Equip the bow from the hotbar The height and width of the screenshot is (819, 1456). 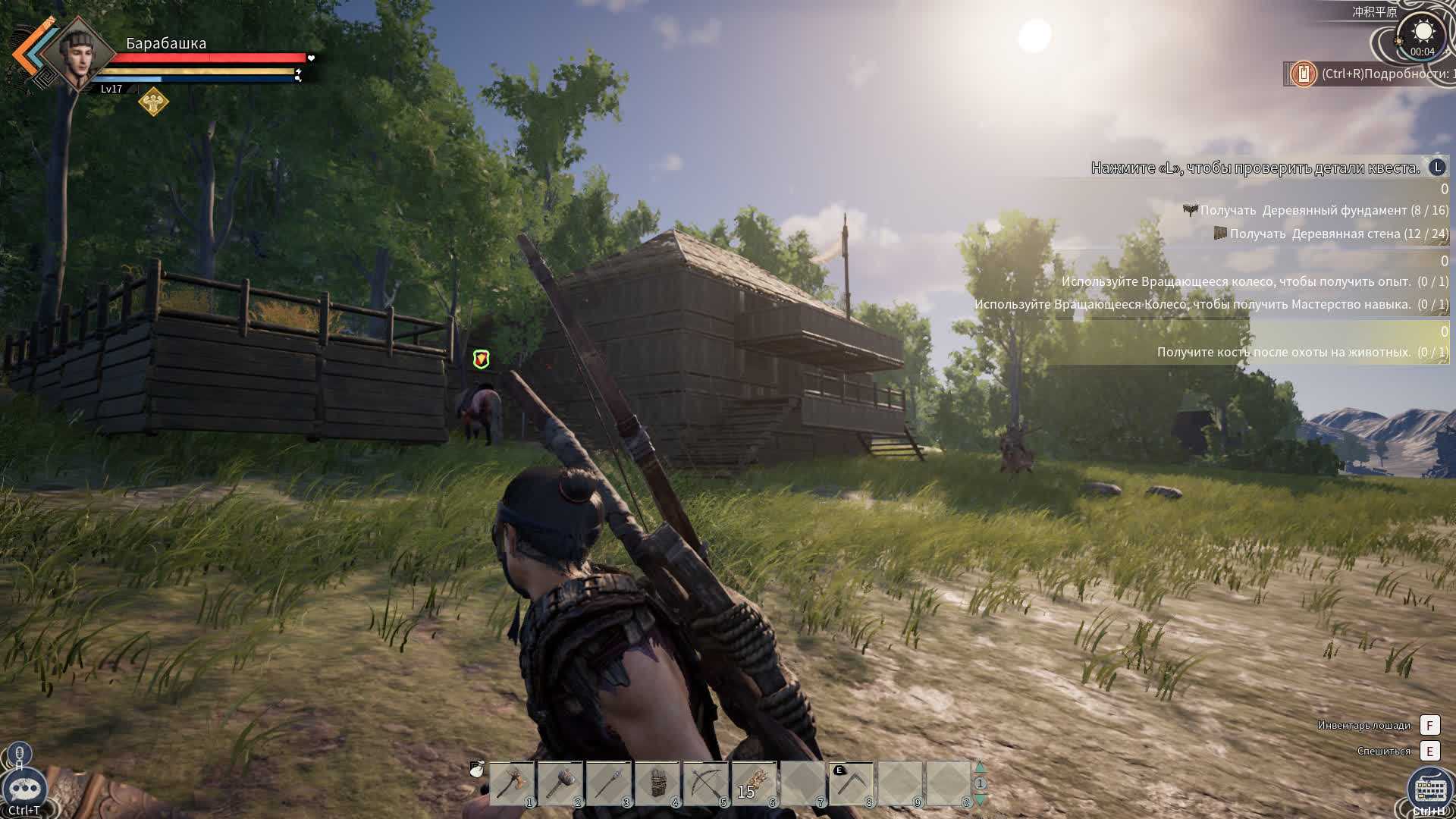[706, 783]
